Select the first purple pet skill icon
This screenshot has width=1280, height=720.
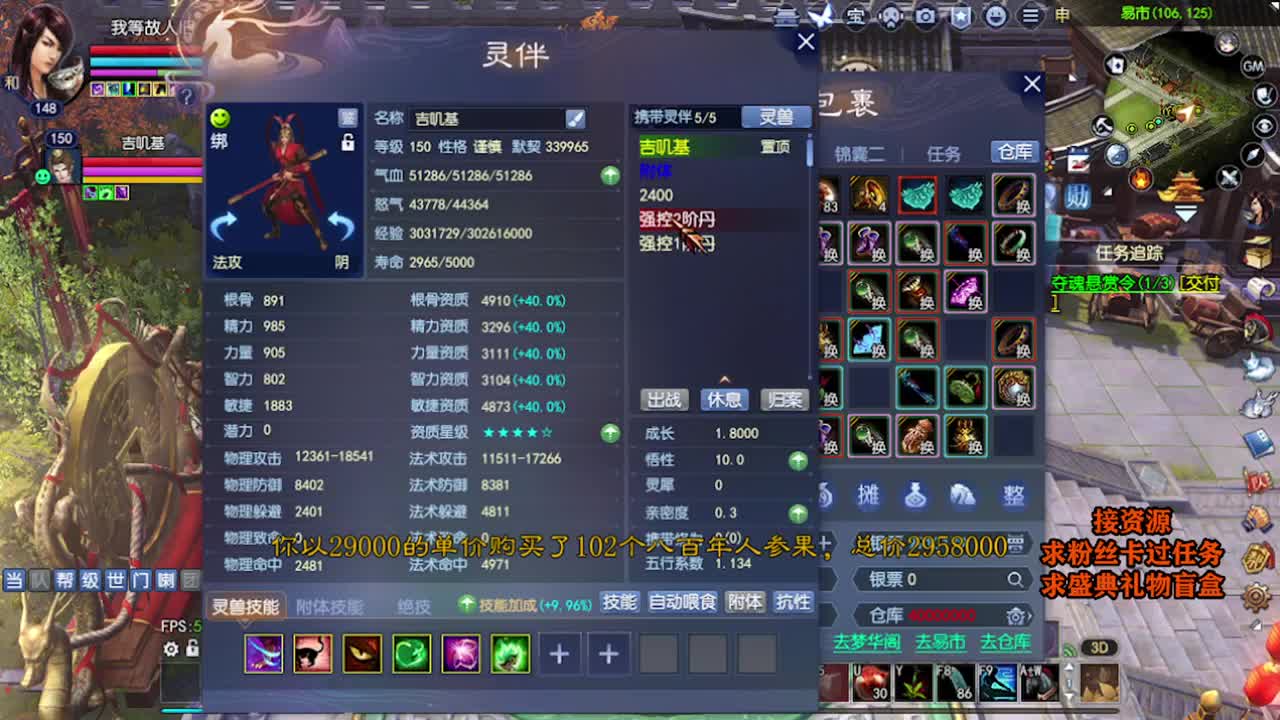263,654
